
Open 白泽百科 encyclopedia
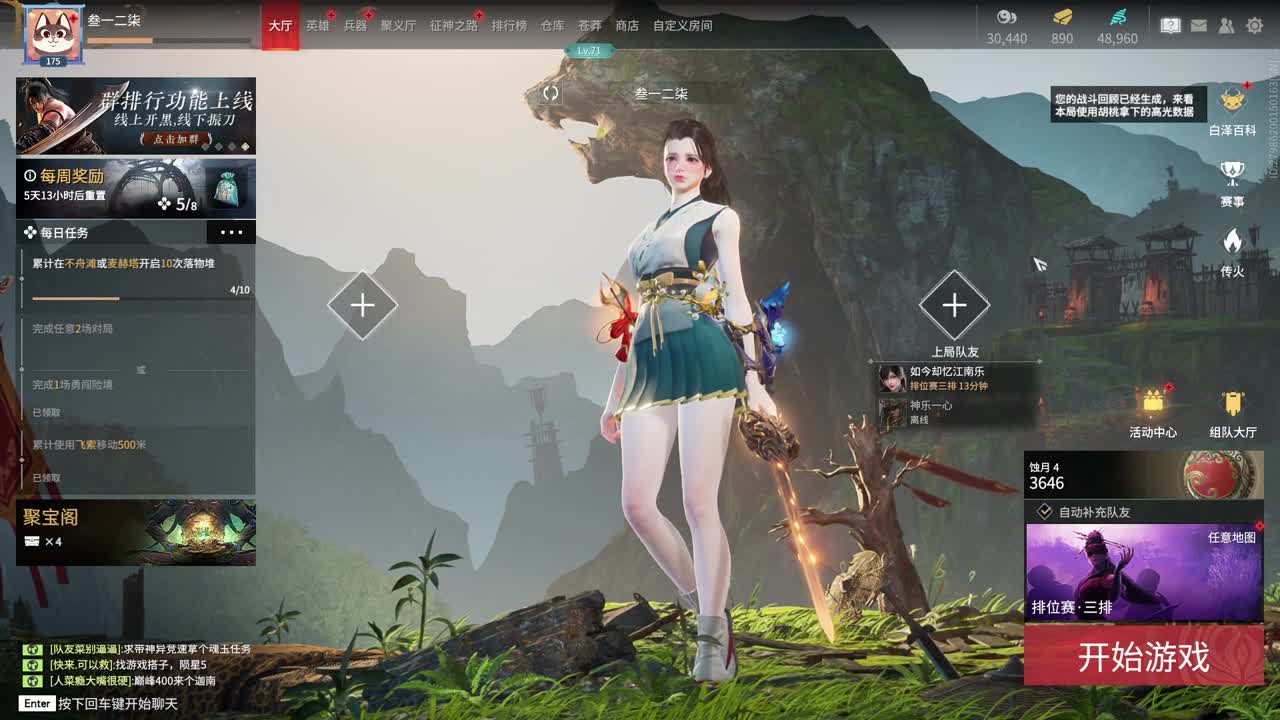1232,109
